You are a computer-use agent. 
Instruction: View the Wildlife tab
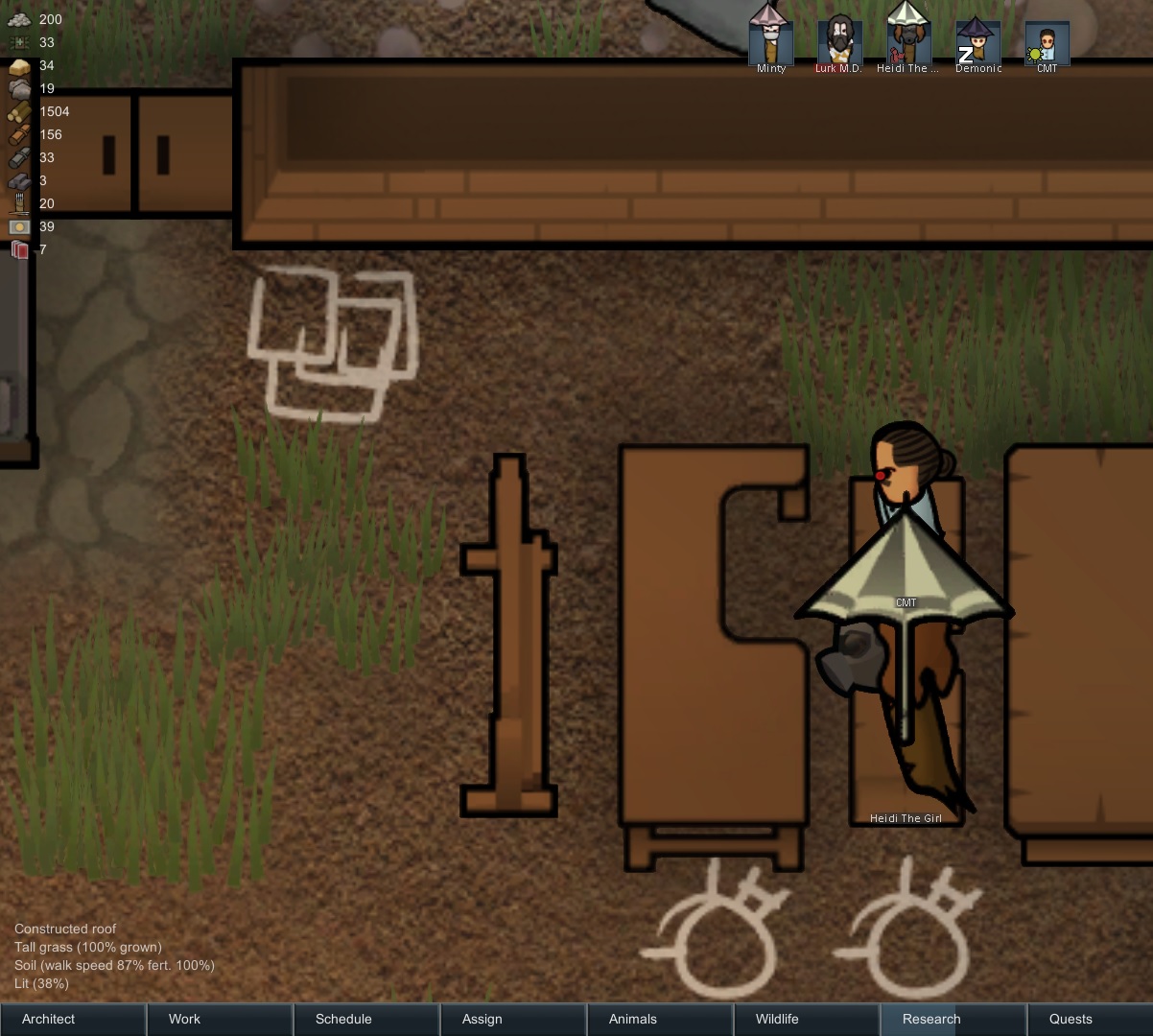(807, 1019)
